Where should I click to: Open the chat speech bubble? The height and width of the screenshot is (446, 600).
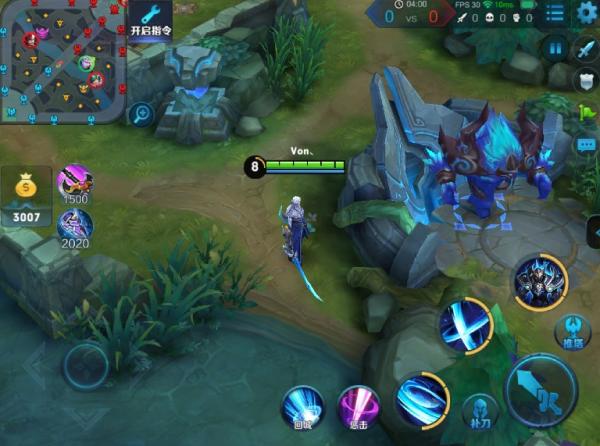tap(586, 145)
